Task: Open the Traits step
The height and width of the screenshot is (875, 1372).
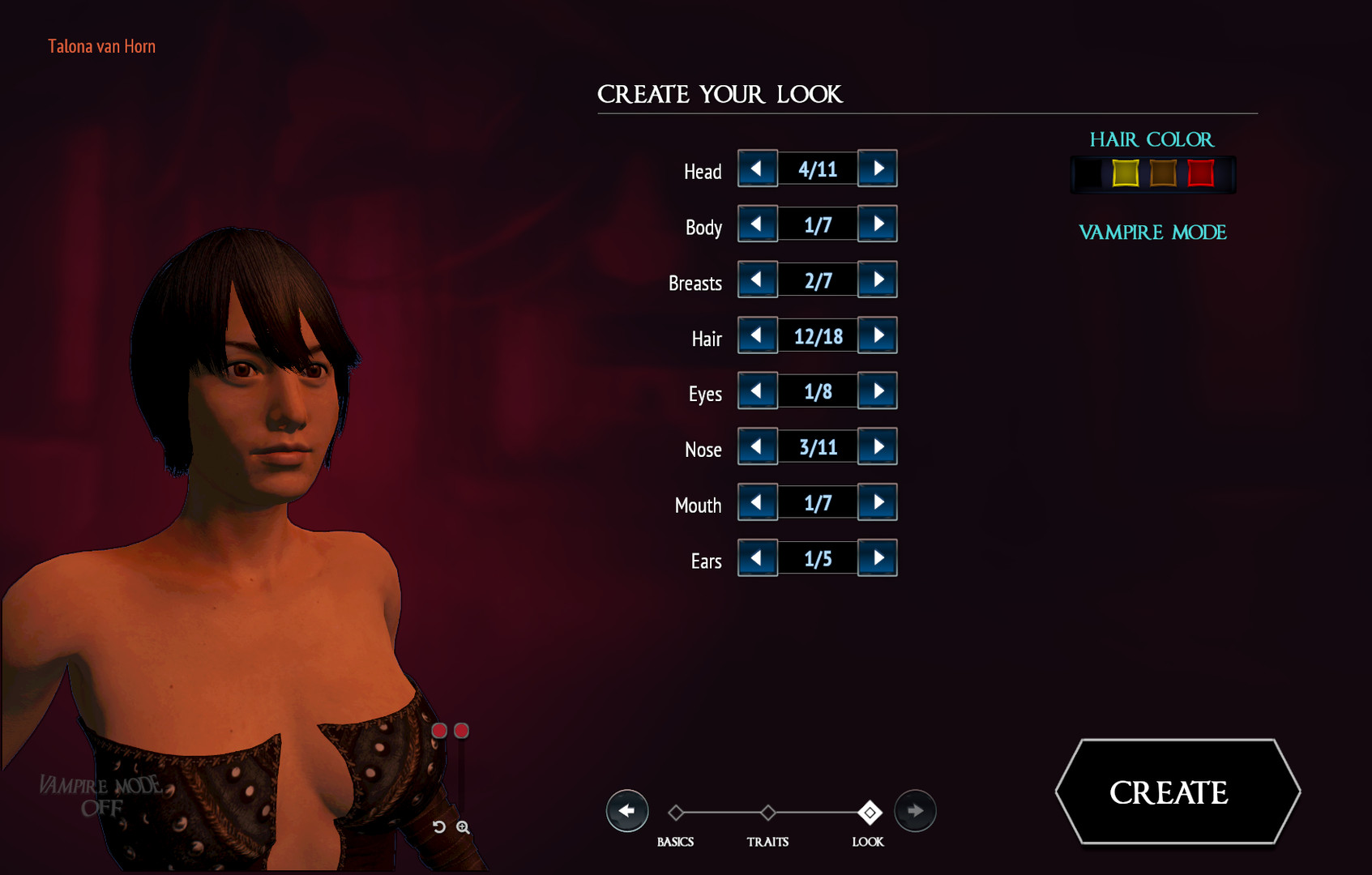Action: point(767,811)
